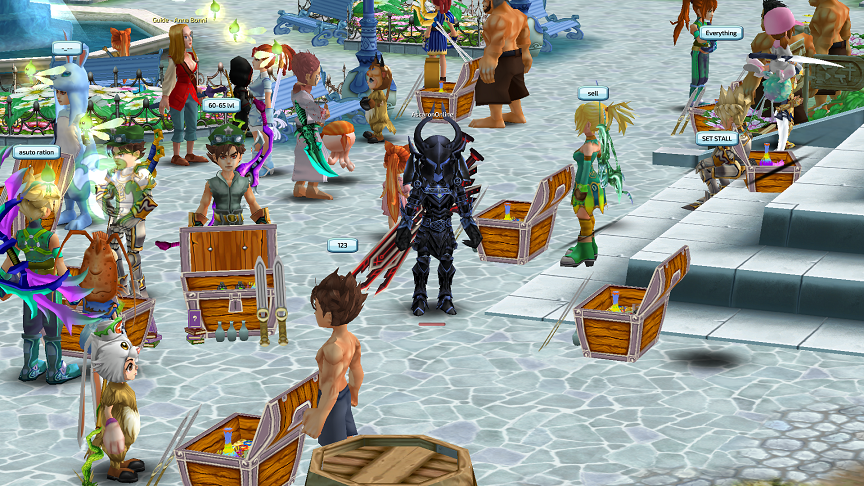View the "Everything" stall sign
864x486 pixels.
click(x=720, y=33)
